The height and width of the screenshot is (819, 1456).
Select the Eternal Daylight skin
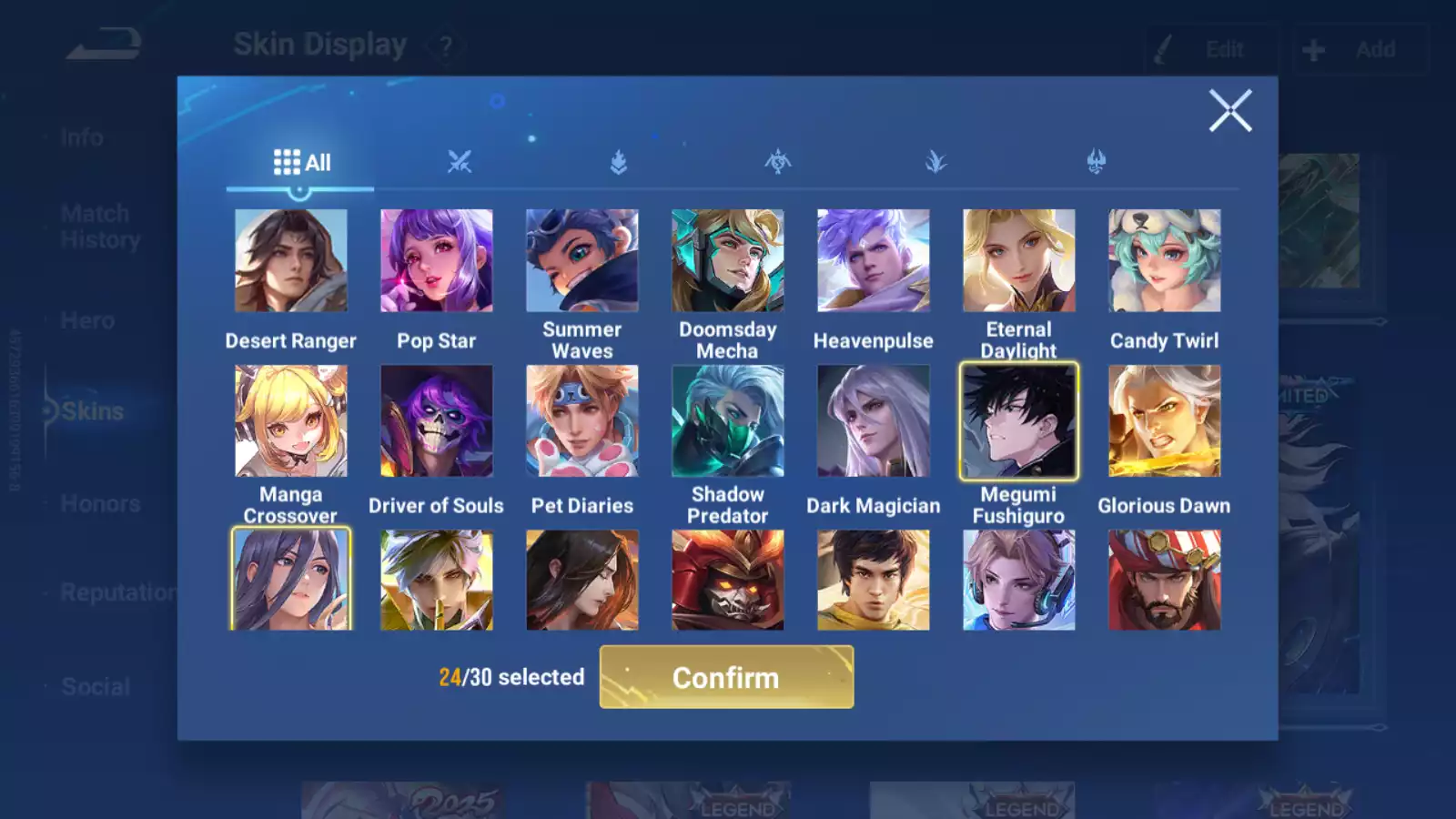pyautogui.click(x=1018, y=261)
